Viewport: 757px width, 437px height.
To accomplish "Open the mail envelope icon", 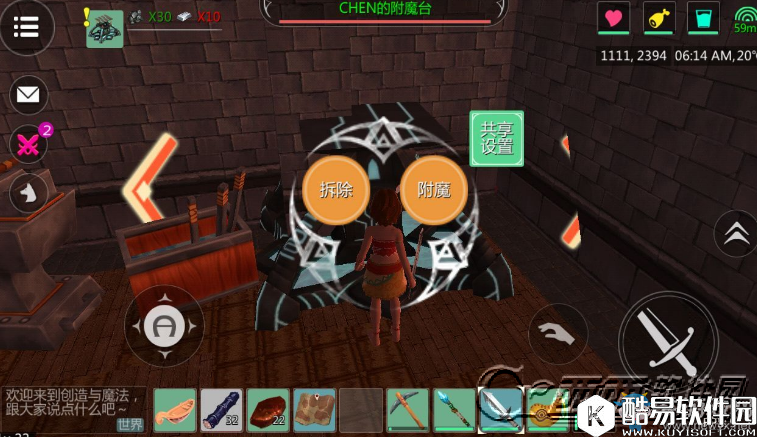I will point(28,95).
